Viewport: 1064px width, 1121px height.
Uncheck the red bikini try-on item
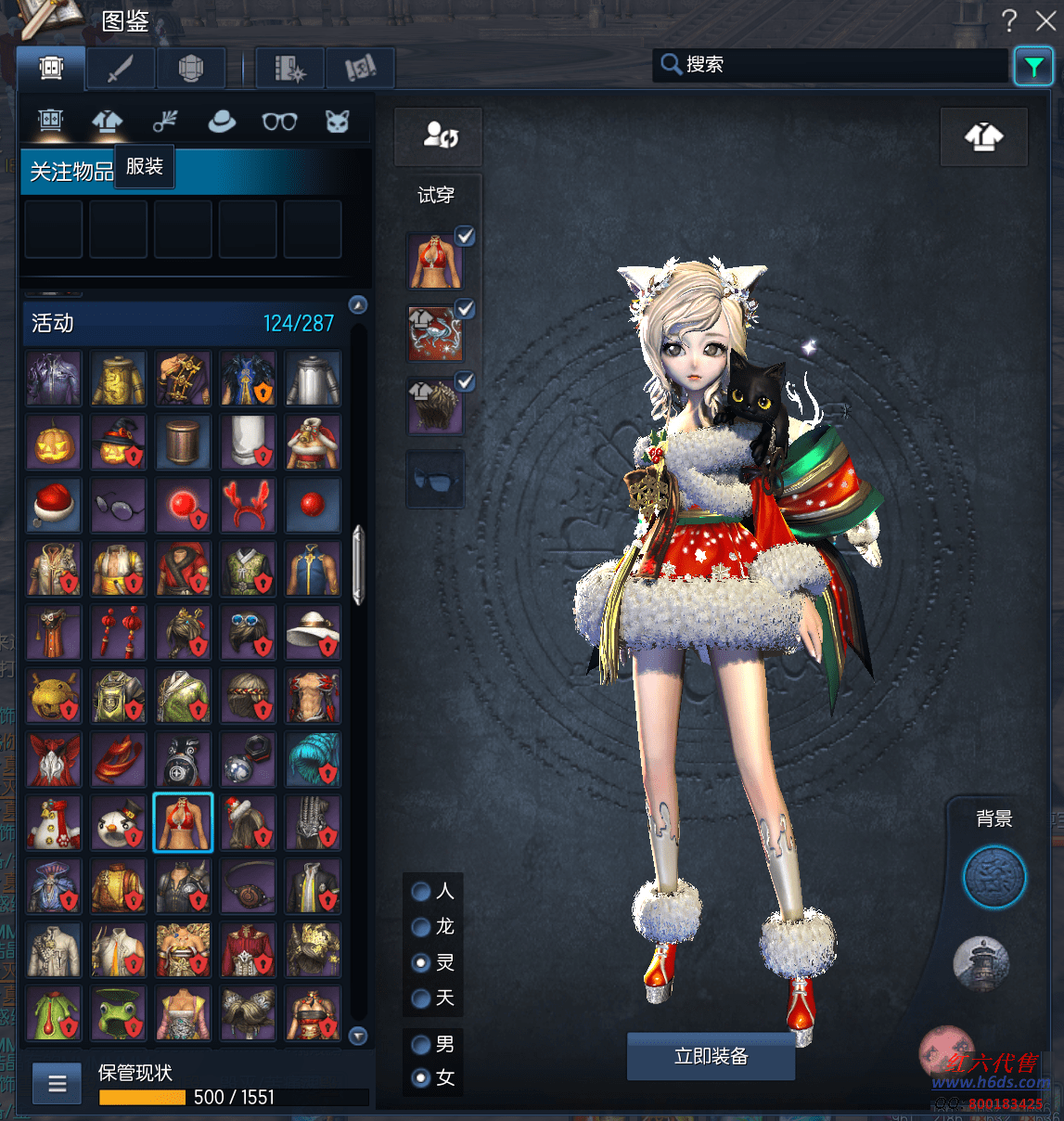point(465,237)
